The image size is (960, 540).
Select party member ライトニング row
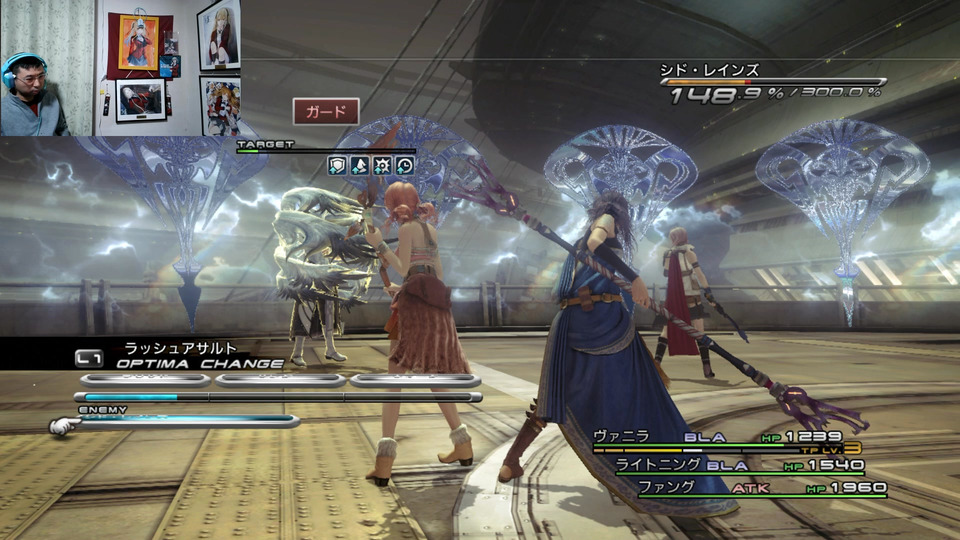click(738, 465)
